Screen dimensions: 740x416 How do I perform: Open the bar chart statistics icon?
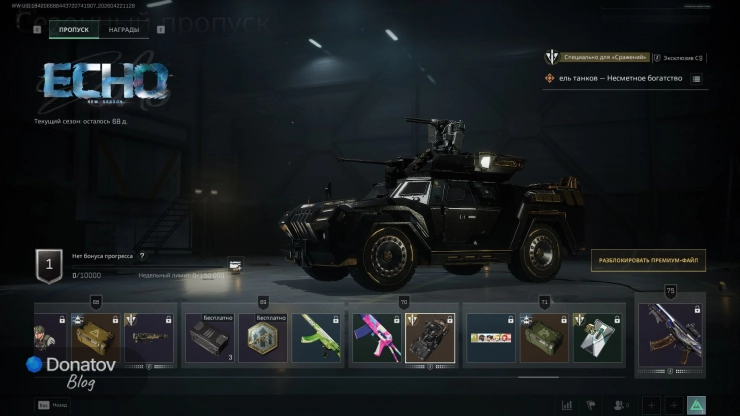pyautogui.click(x=568, y=405)
